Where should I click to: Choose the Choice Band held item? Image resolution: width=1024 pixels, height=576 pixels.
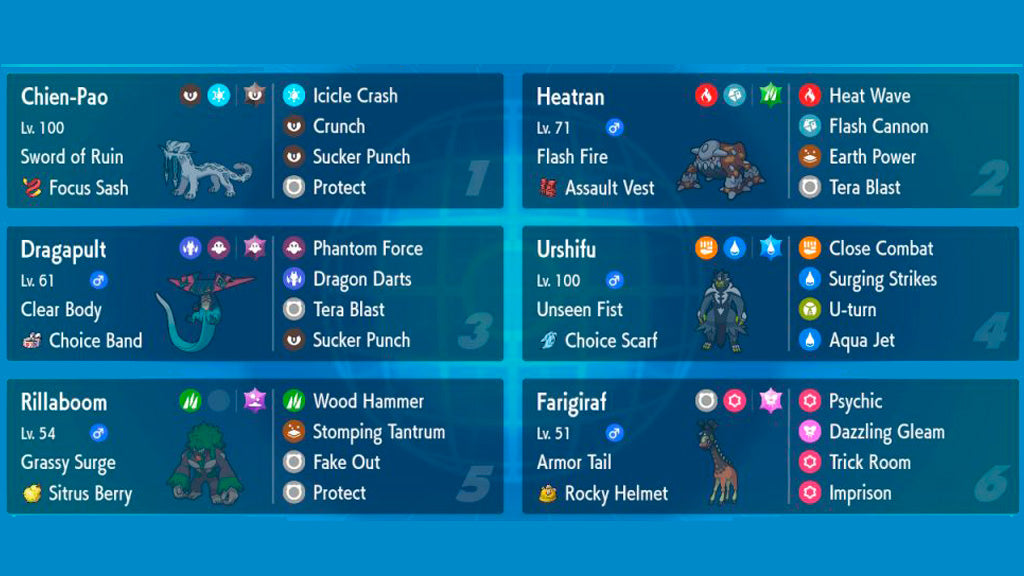click(x=95, y=340)
